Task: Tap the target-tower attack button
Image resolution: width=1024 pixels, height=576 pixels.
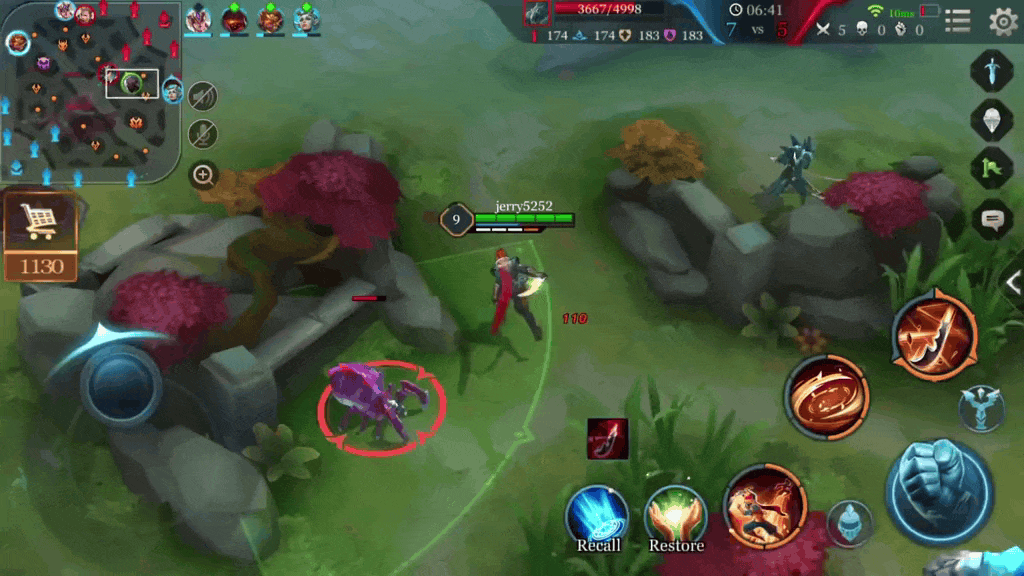Action: (981, 408)
